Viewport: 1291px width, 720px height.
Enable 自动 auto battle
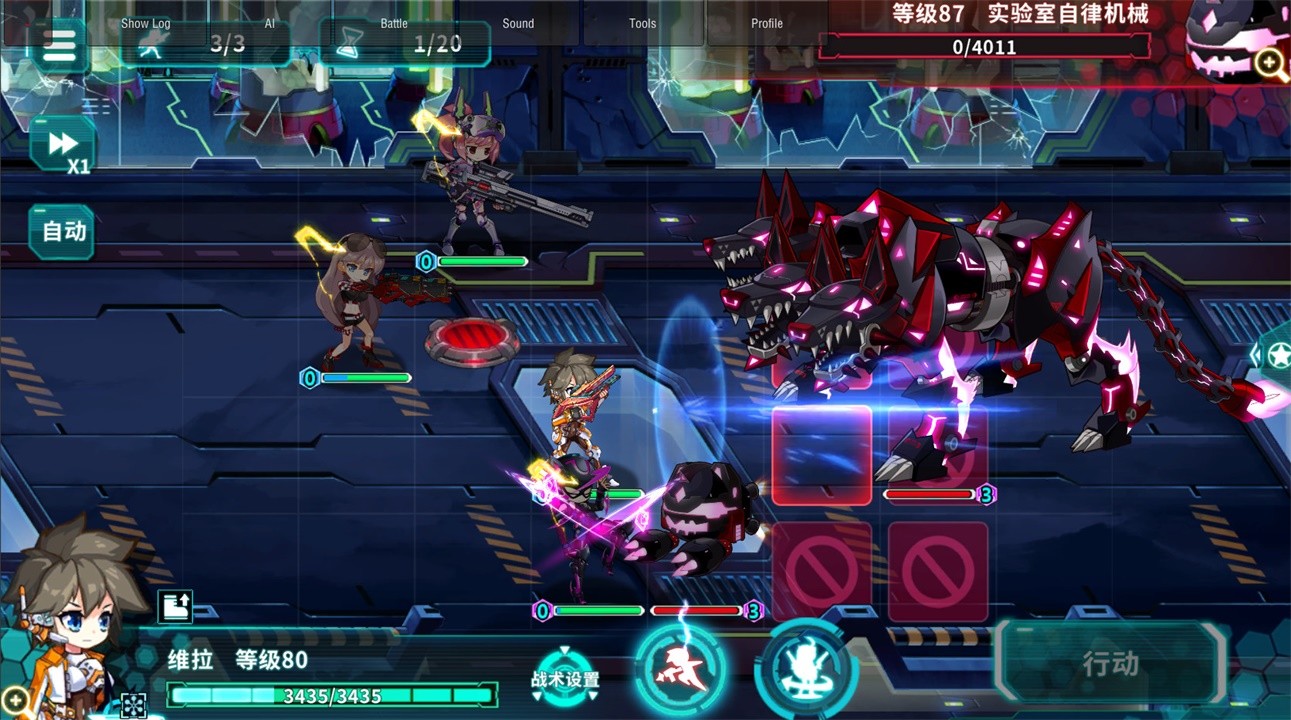[63, 232]
